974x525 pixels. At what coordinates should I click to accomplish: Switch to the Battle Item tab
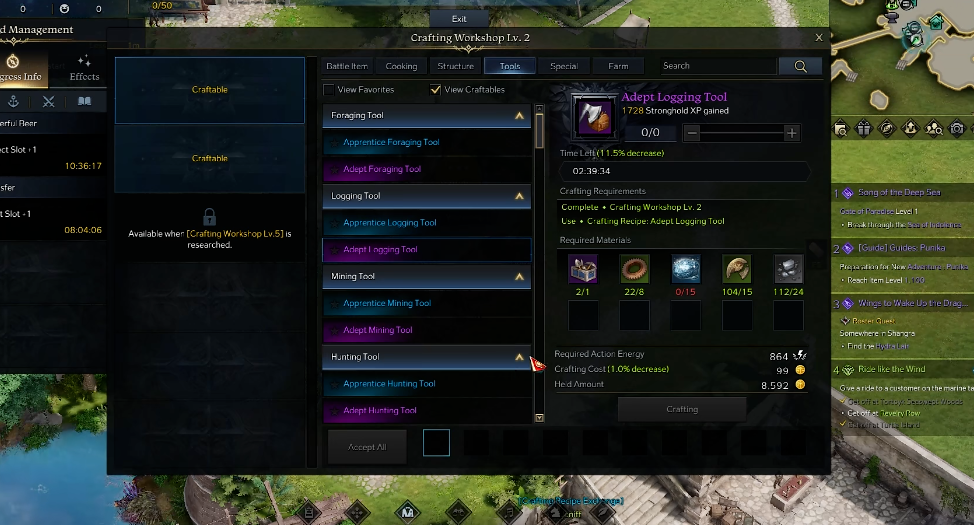click(347, 66)
